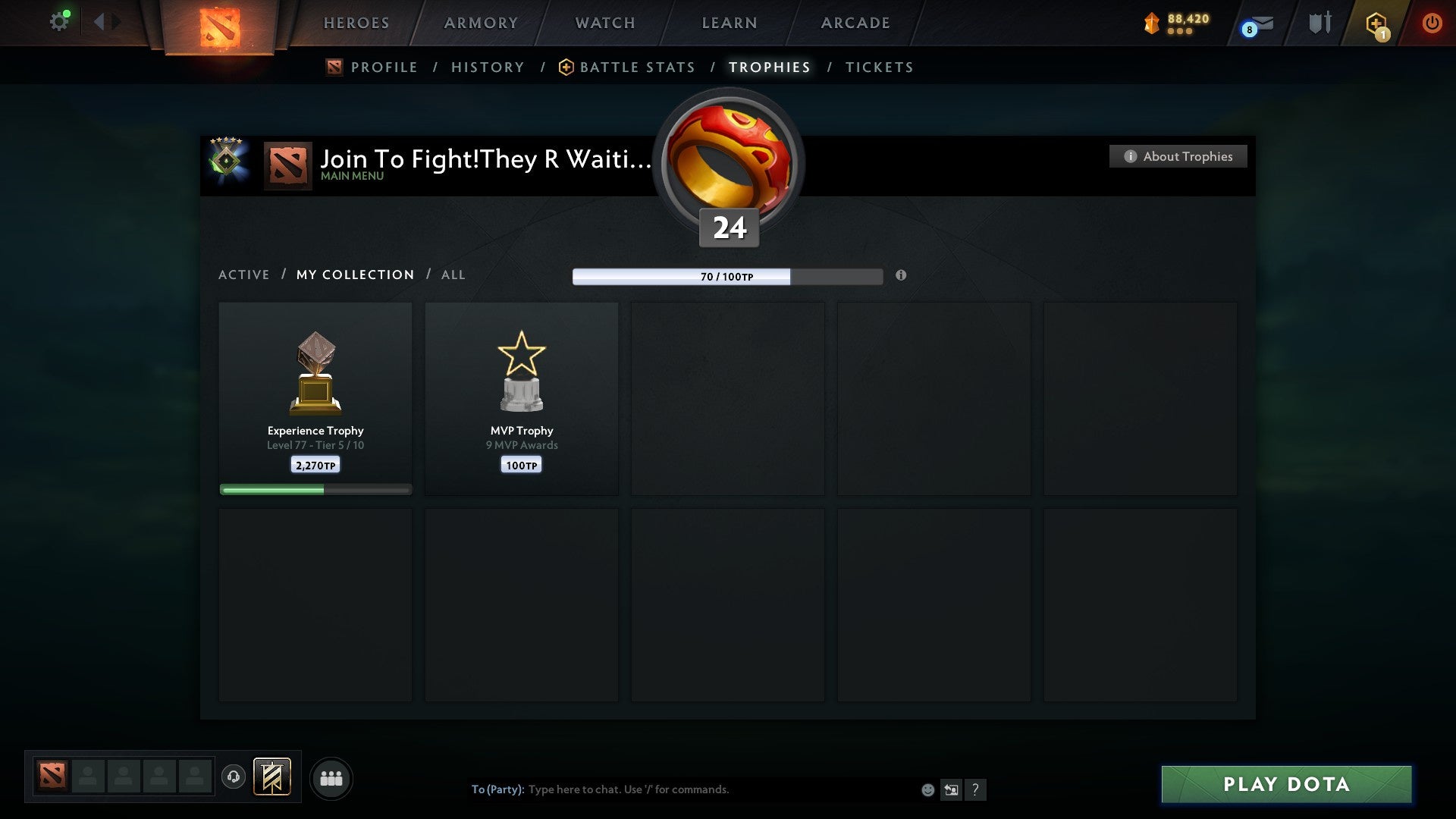The width and height of the screenshot is (1456, 819).
Task: Open the Settings gear icon
Action: (59, 21)
